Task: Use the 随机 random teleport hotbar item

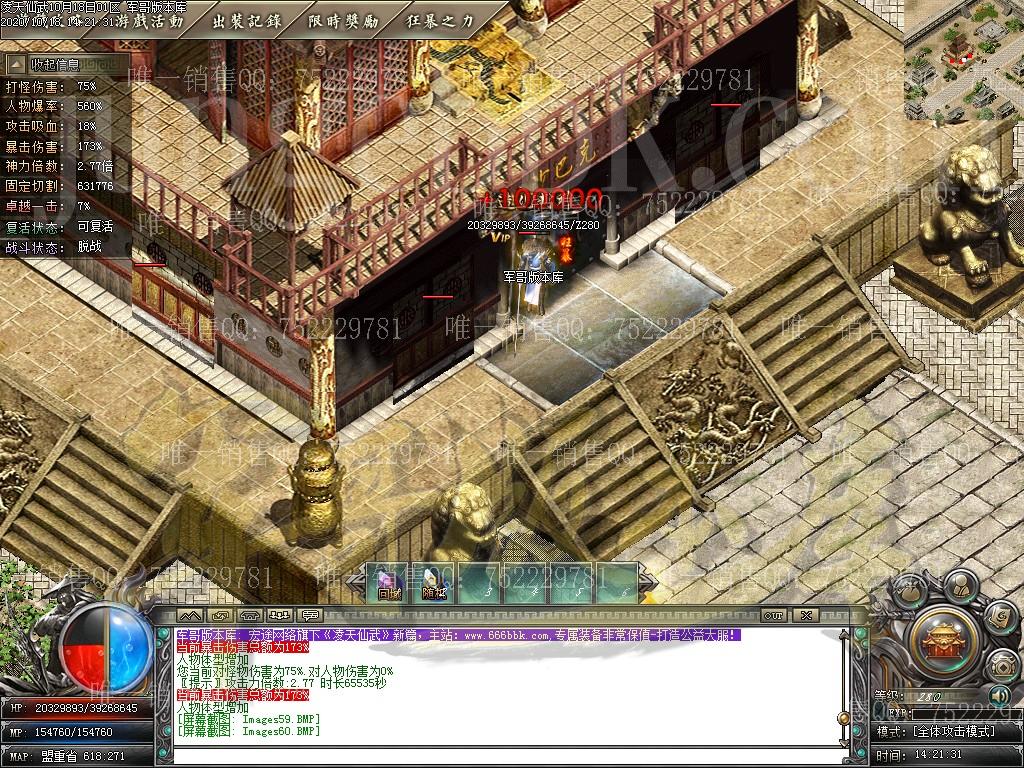Action: 434,584
